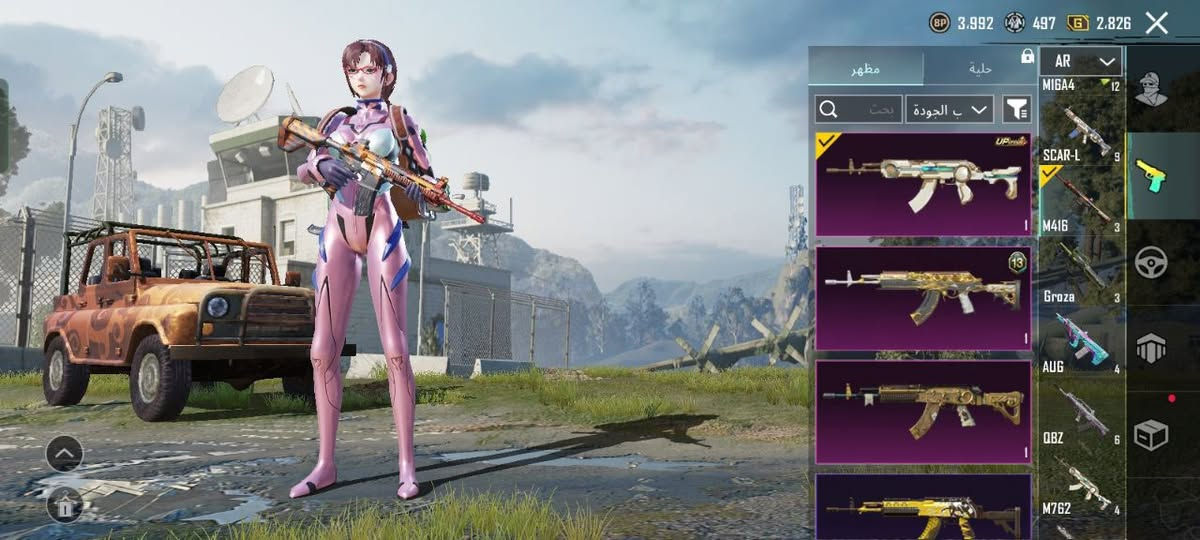Open the AR weapon type dropdown
Image resolution: width=1200 pixels, height=540 pixels.
(x=1081, y=61)
